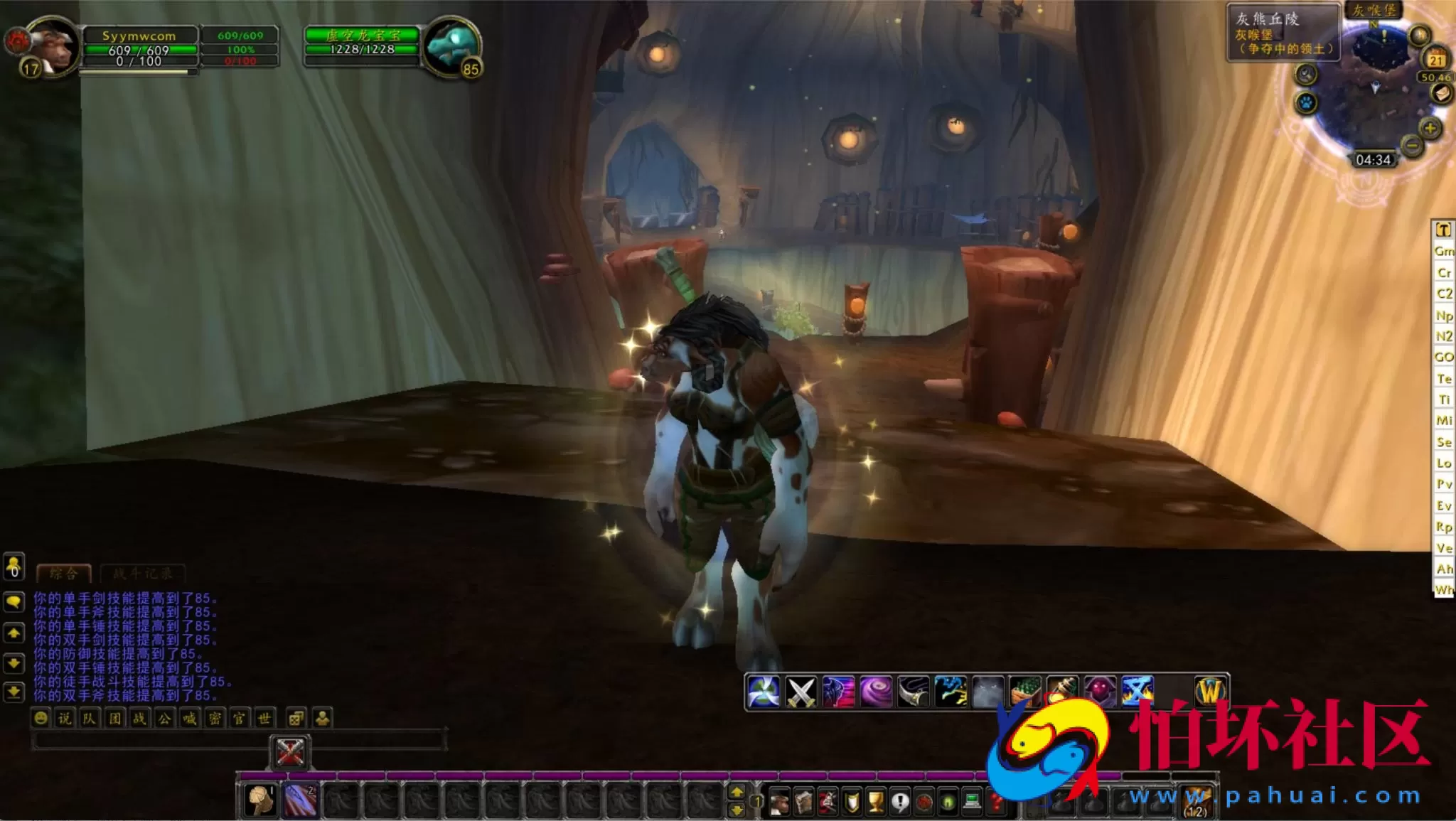Open the backpack showing (12) free slots

(x=1195, y=799)
